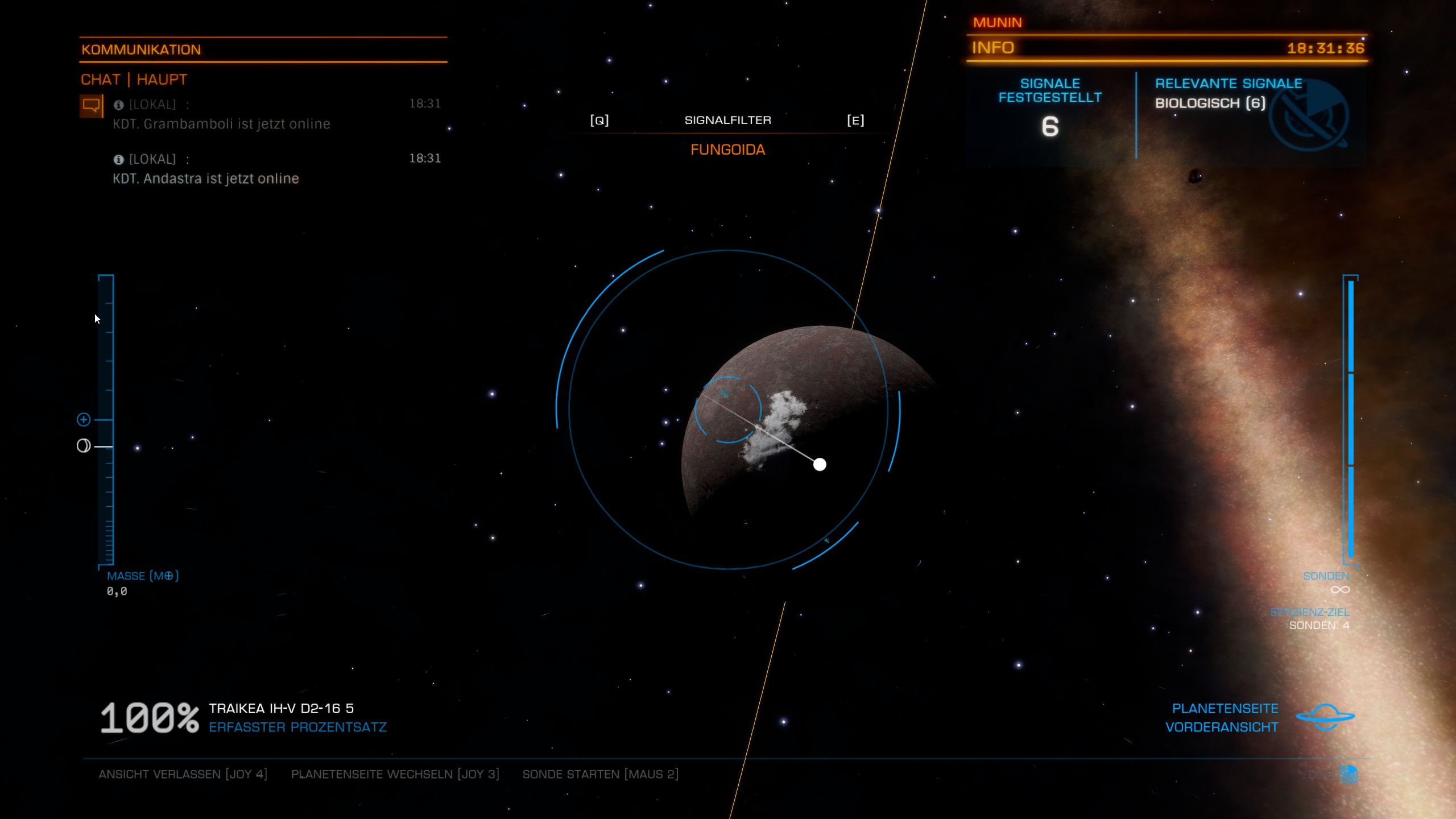
Task: Select the BIOLOGISCH (6) relevant signal
Action: (1210, 103)
